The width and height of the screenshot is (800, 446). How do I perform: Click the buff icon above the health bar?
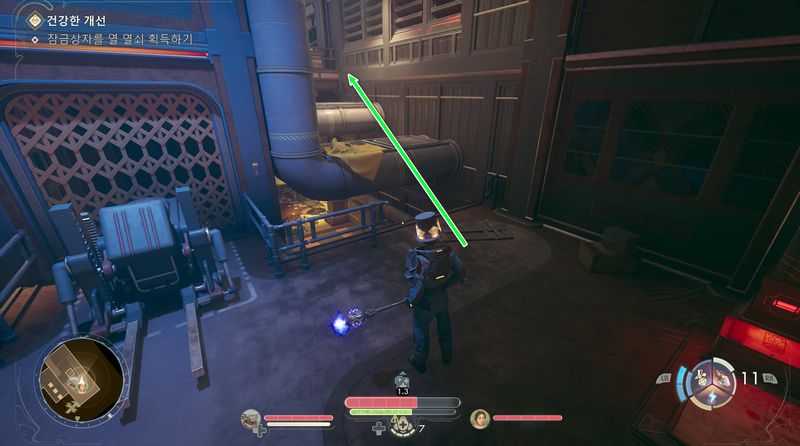(x=402, y=380)
